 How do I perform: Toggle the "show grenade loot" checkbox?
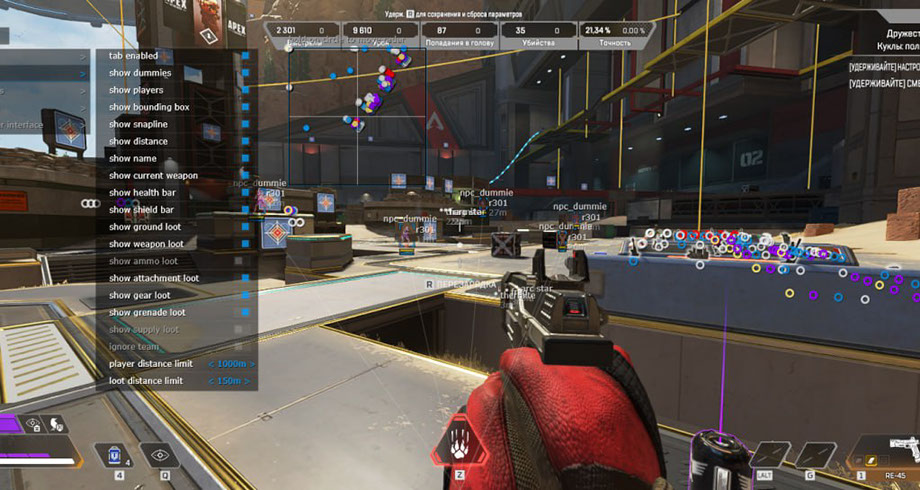(x=245, y=312)
